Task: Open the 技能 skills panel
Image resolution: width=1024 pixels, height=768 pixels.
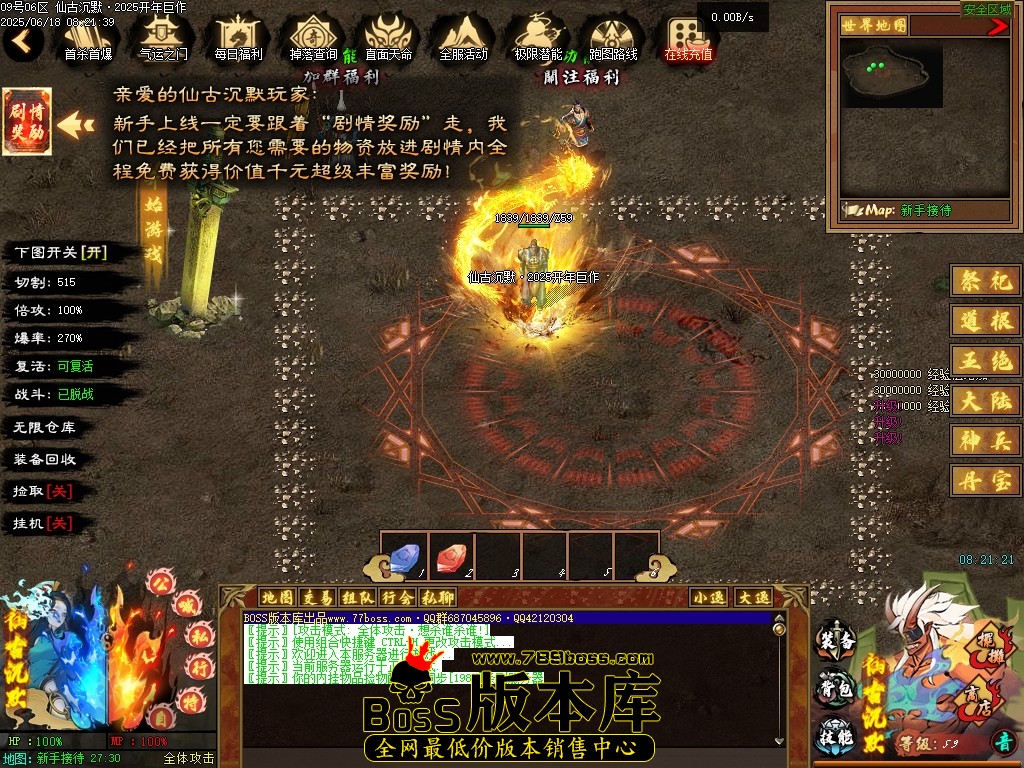Action: coord(836,736)
